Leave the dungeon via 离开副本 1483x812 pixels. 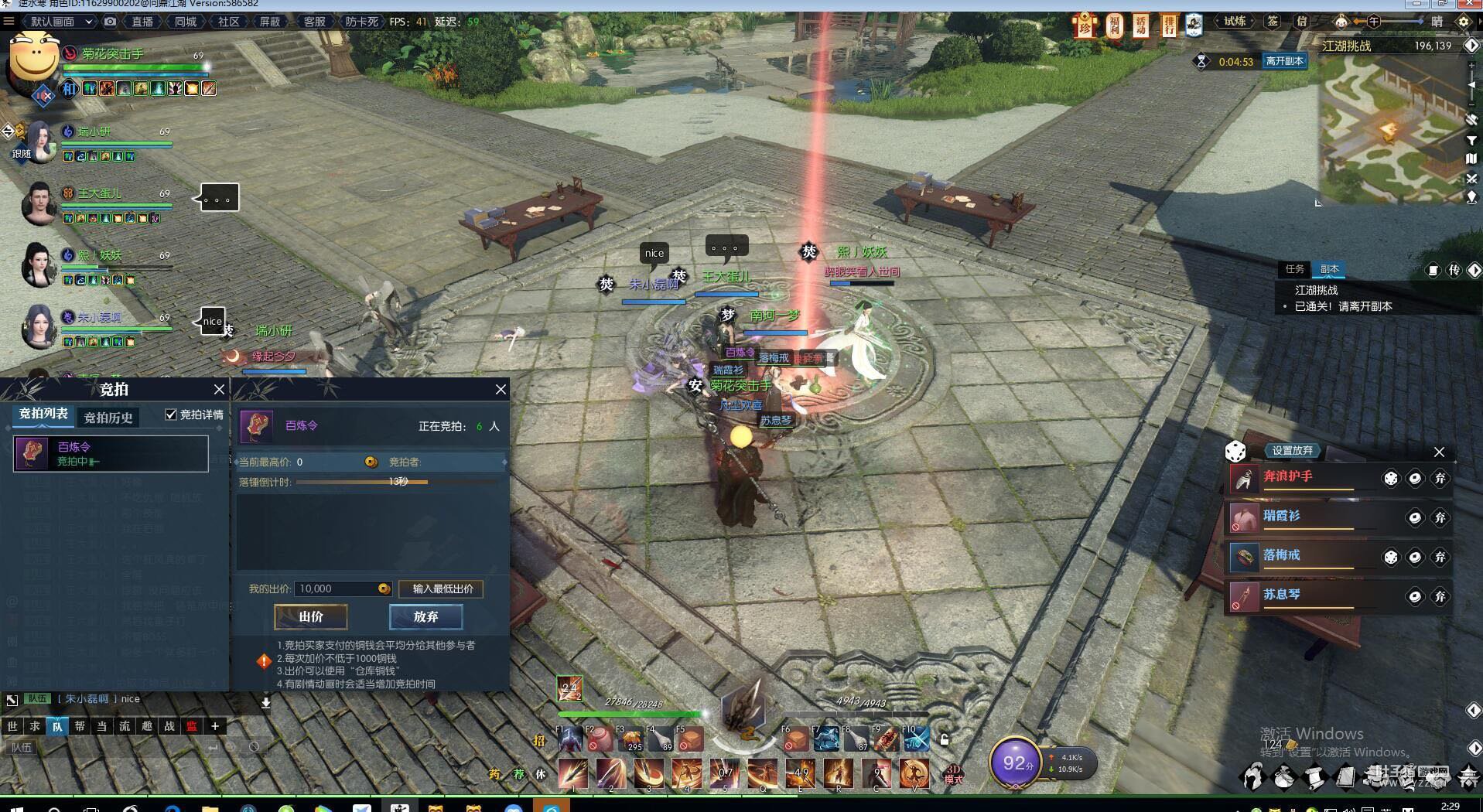coord(1284,61)
